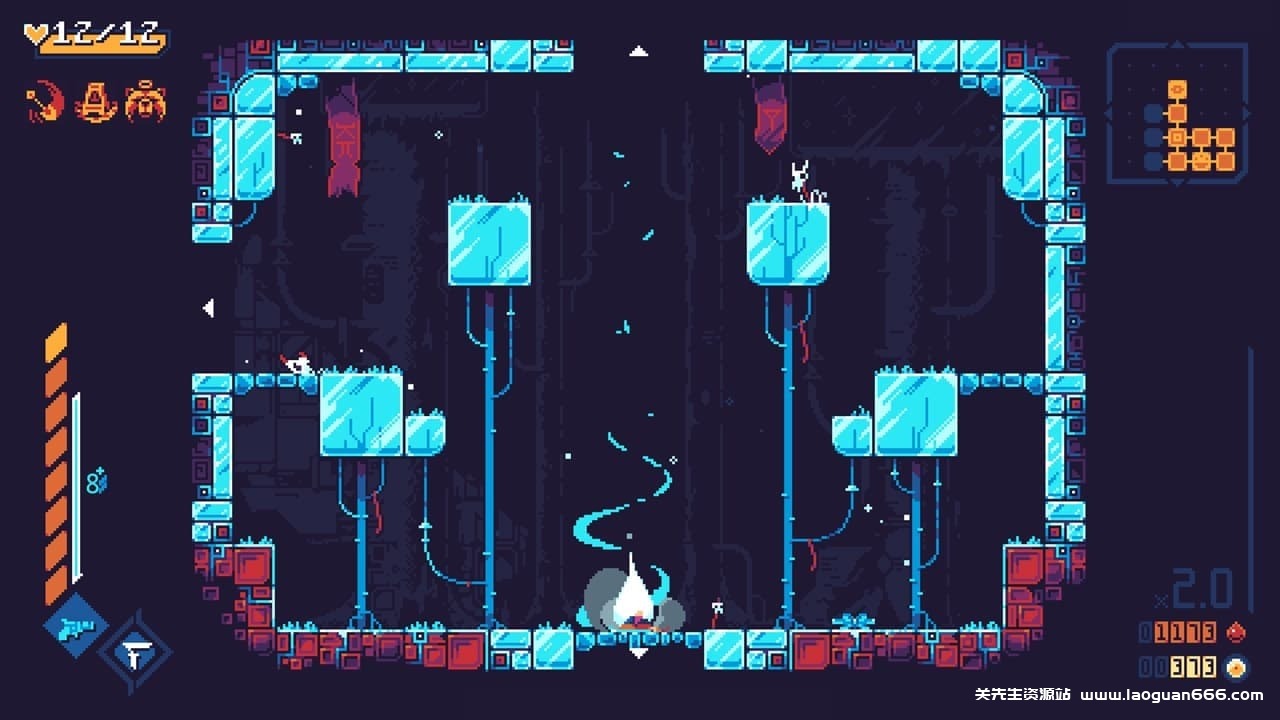The width and height of the screenshot is (1280, 720).
Task: Click the red blood-drop currency icon
Action: [x=1236, y=632]
